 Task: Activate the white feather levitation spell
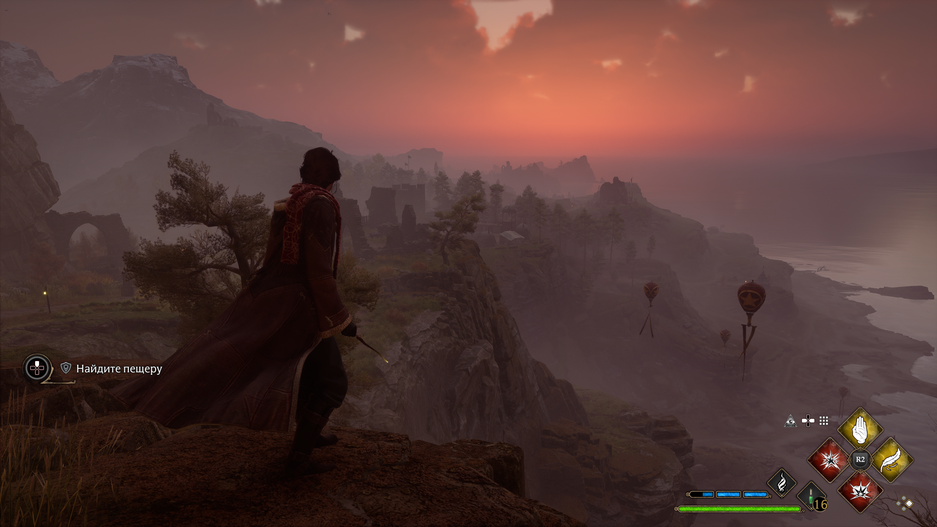click(891, 460)
